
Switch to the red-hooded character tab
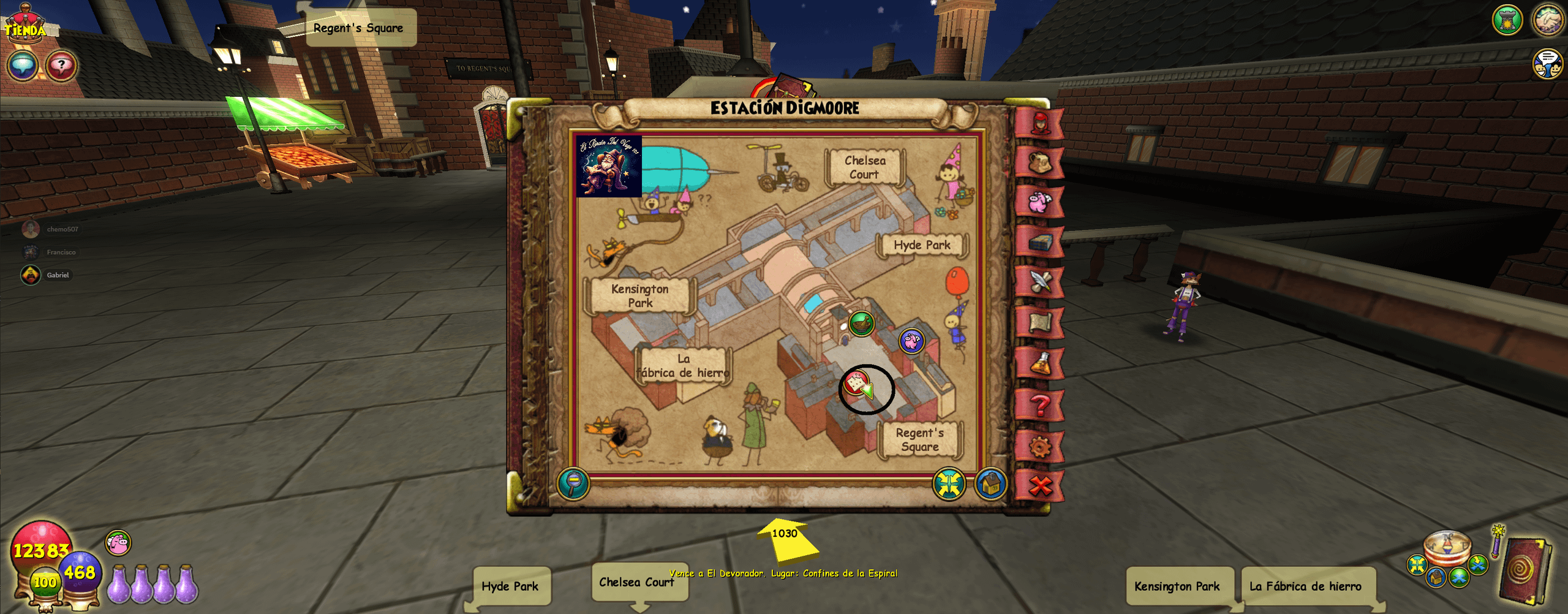pos(1039,123)
